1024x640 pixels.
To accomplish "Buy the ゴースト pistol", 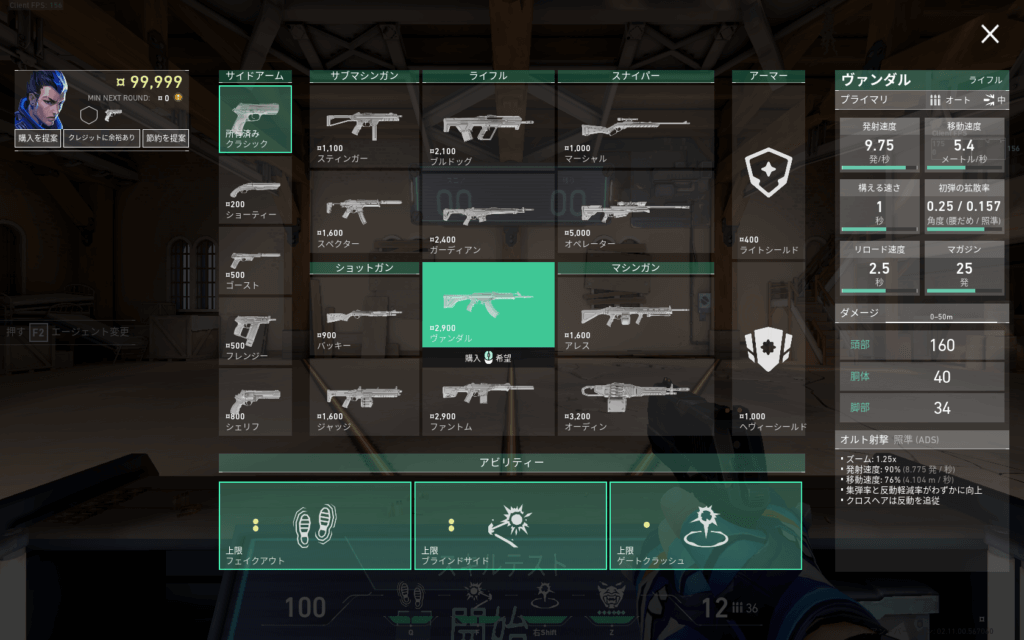I will tap(255, 260).
